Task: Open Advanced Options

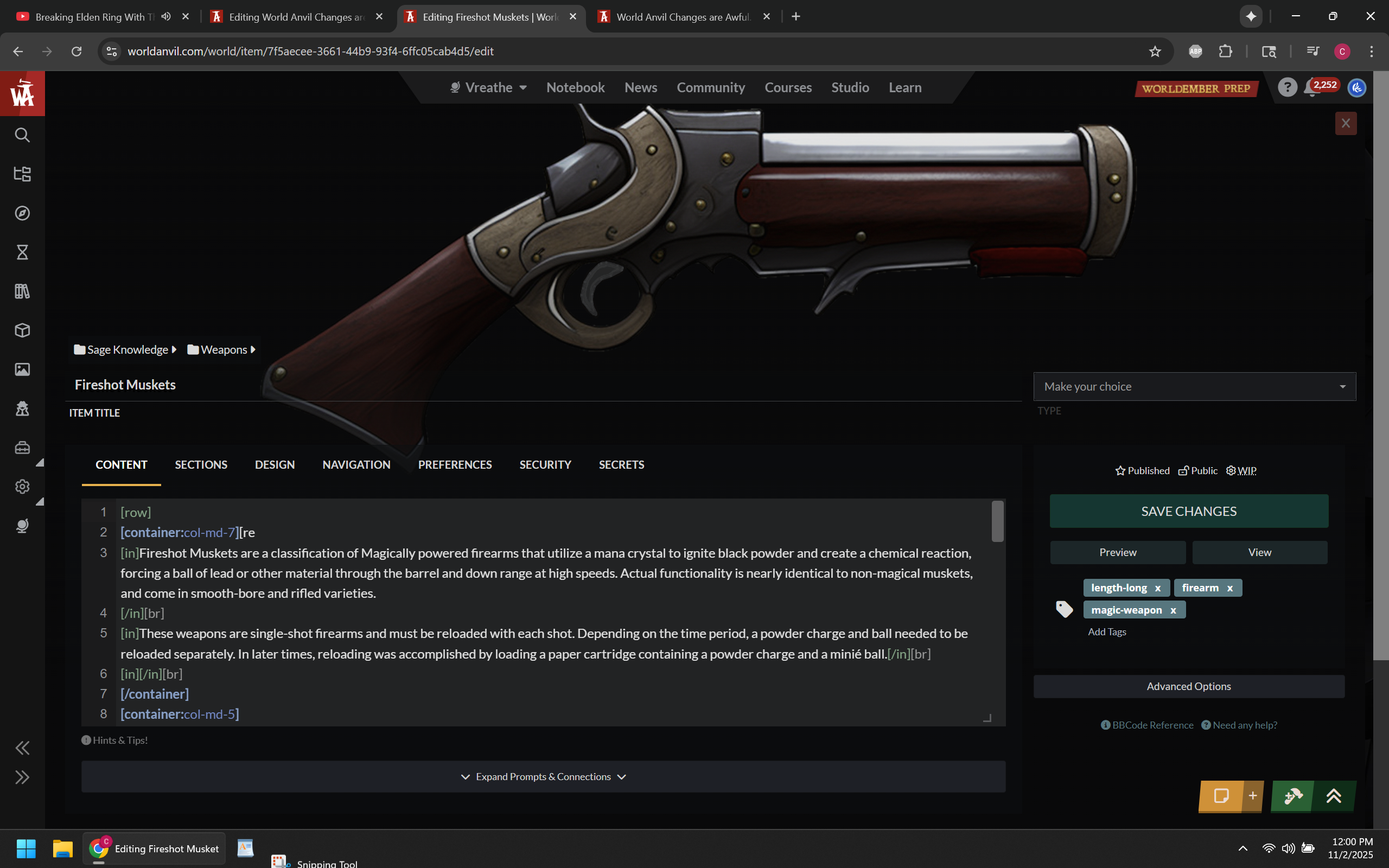Action: coord(1188,686)
